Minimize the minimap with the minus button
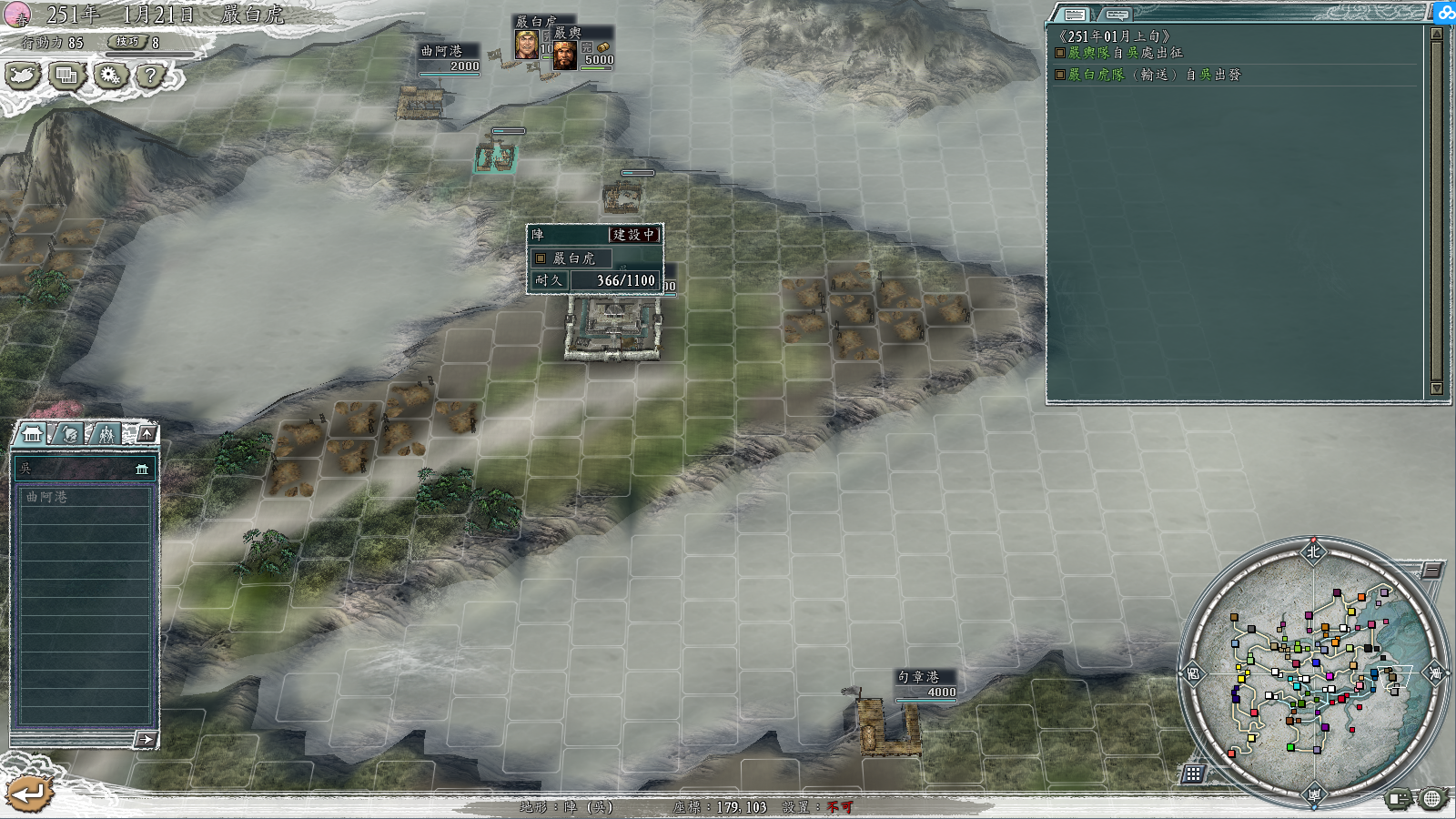The height and width of the screenshot is (819, 1456). 1431,571
